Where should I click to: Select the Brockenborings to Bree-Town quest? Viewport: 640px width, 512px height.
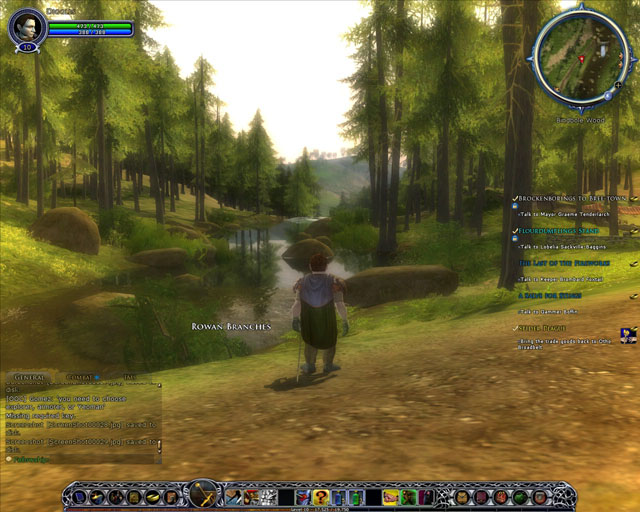(572, 200)
